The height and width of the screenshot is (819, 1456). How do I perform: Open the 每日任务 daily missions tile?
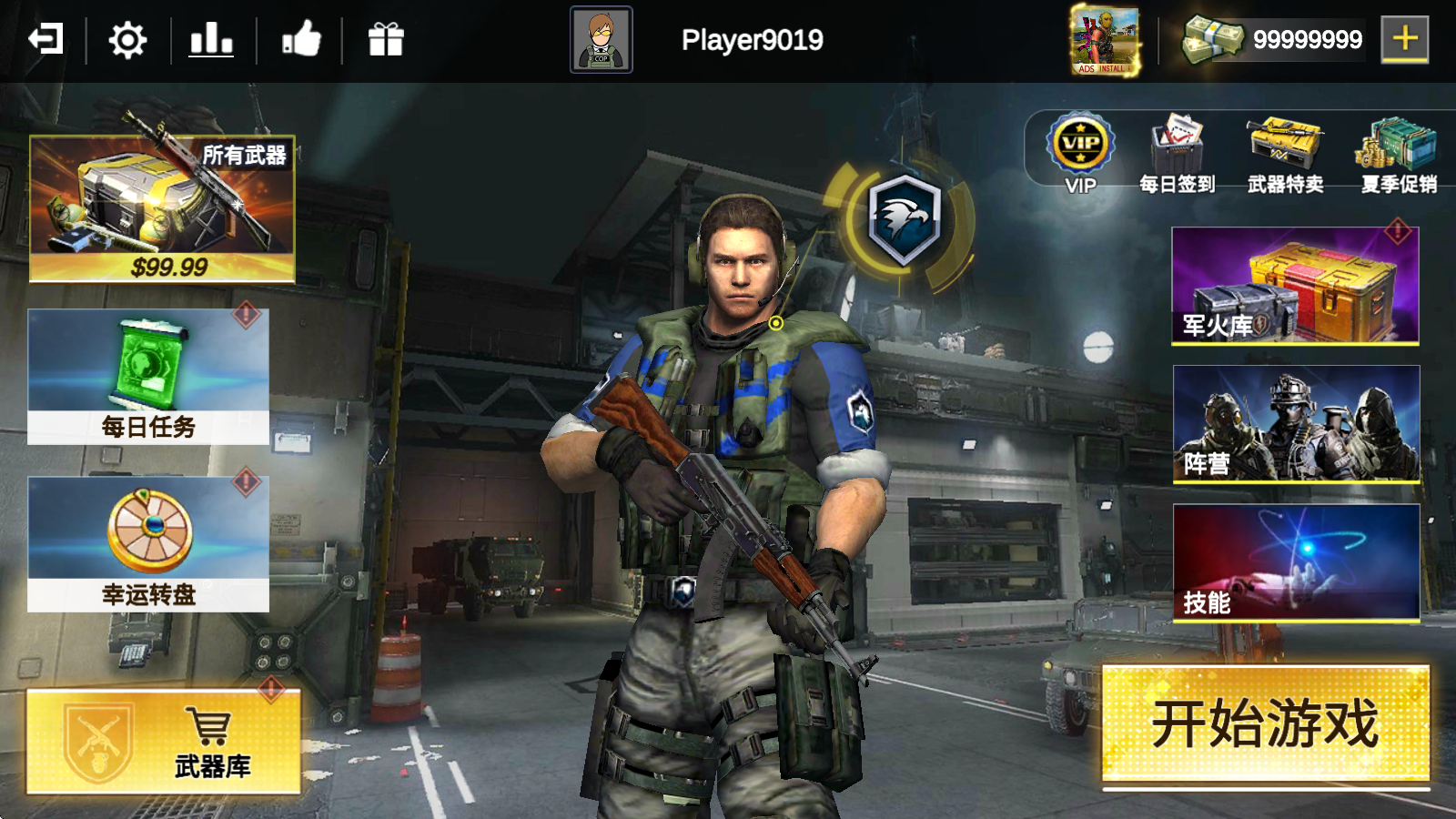tap(148, 377)
